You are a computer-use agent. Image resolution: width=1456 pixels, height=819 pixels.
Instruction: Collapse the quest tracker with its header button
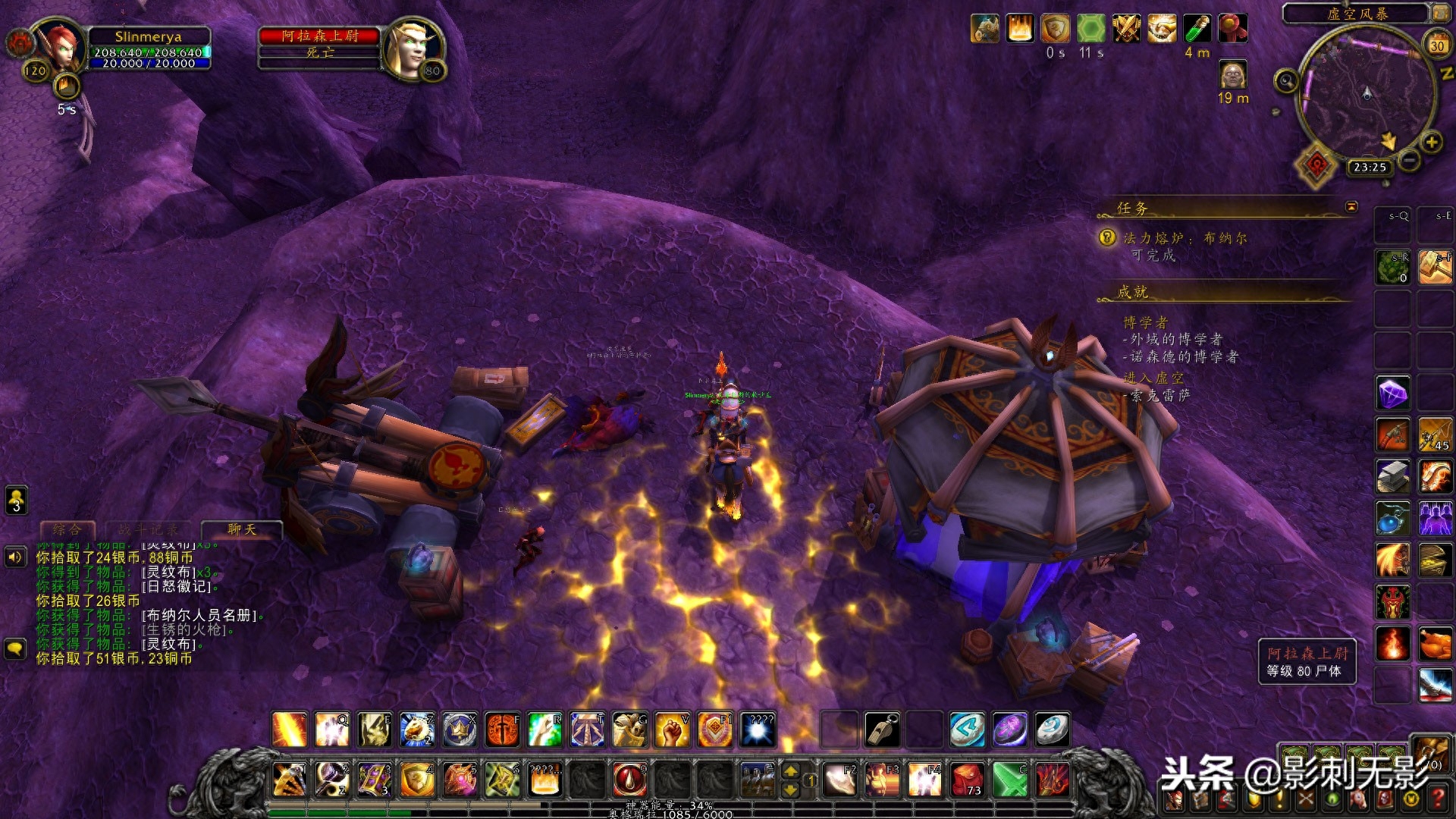pos(1351,206)
